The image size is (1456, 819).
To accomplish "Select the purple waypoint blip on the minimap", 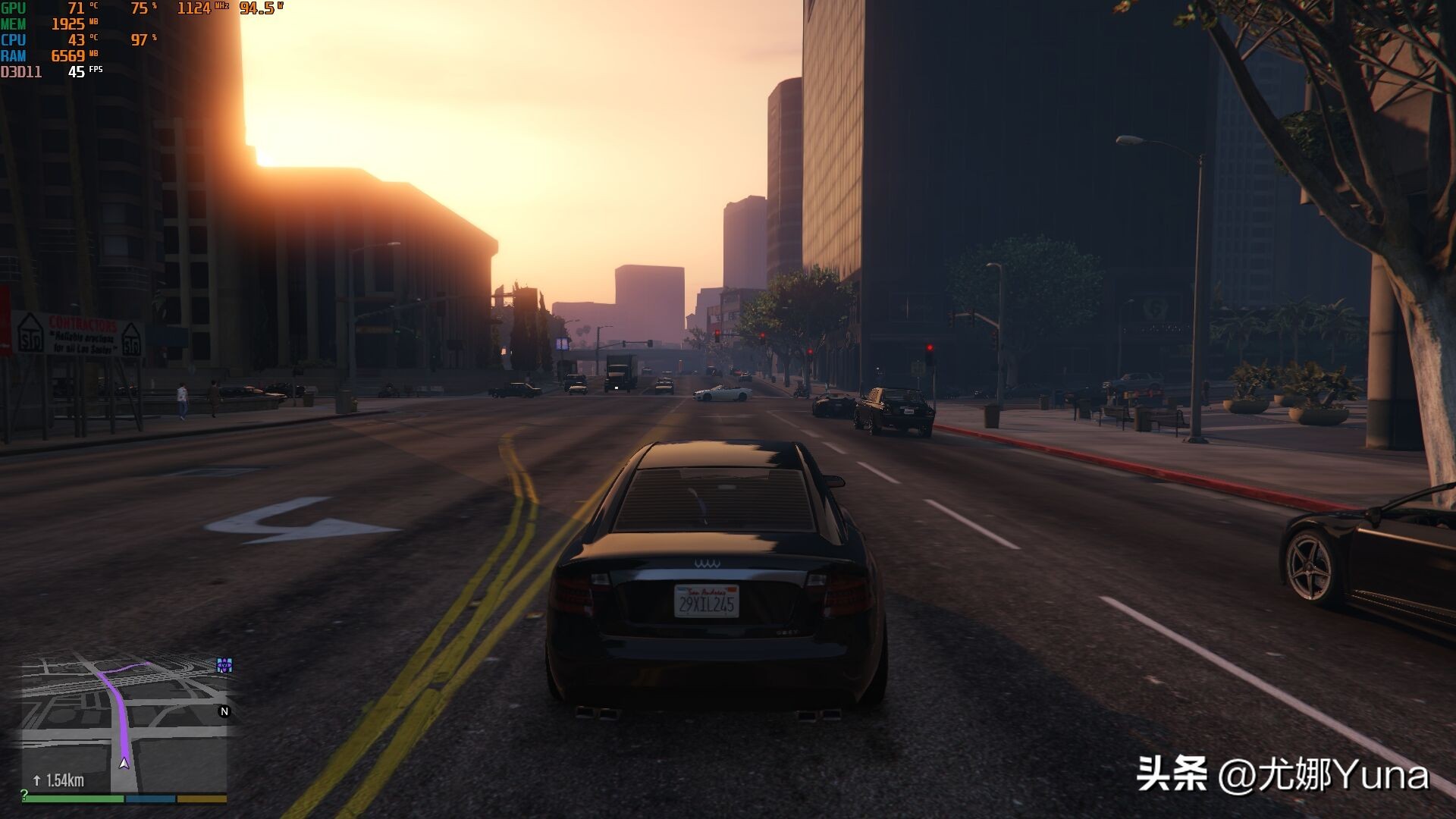I will pyautogui.click(x=224, y=665).
